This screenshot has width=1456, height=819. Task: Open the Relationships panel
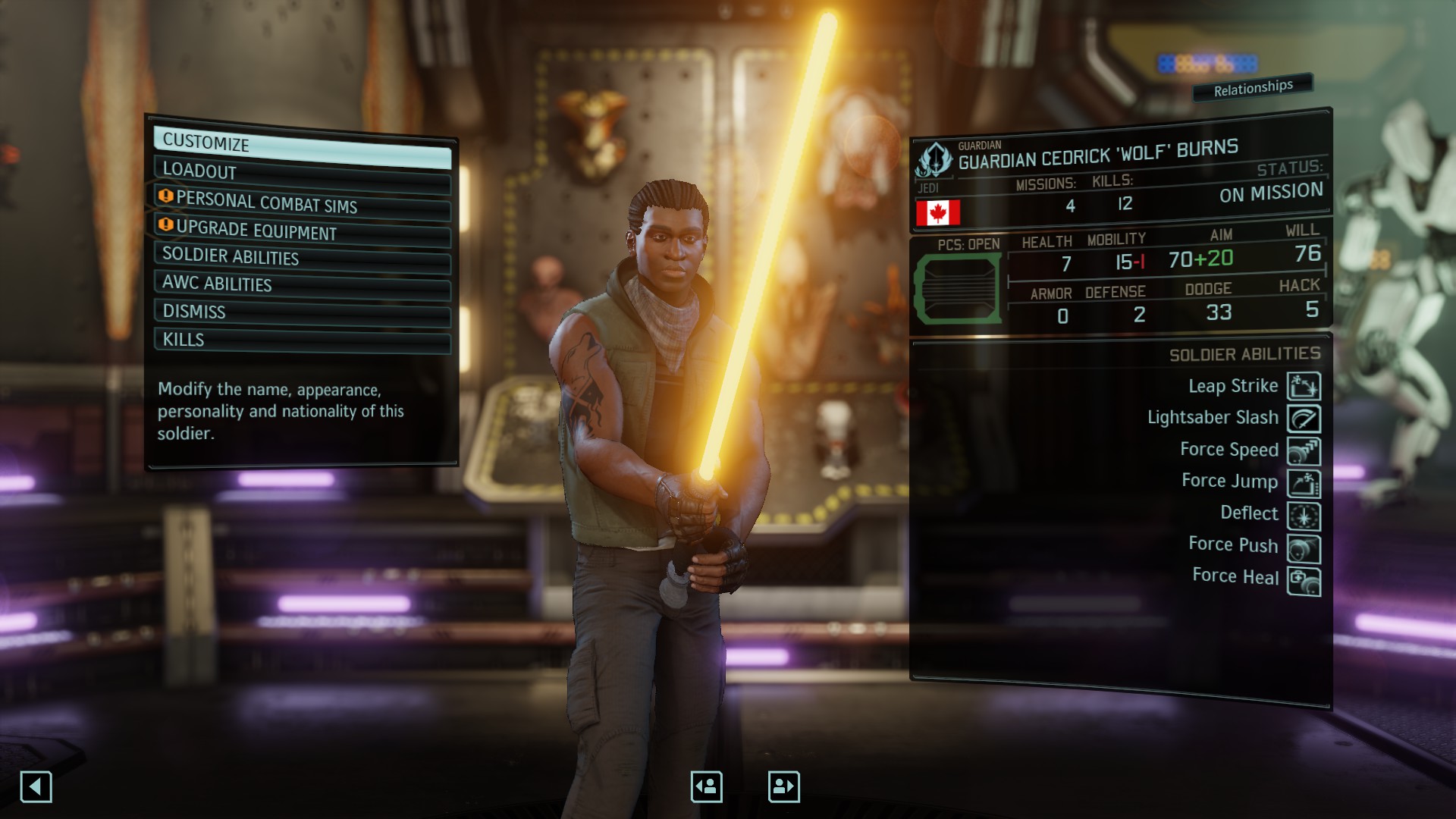(x=1253, y=88)
